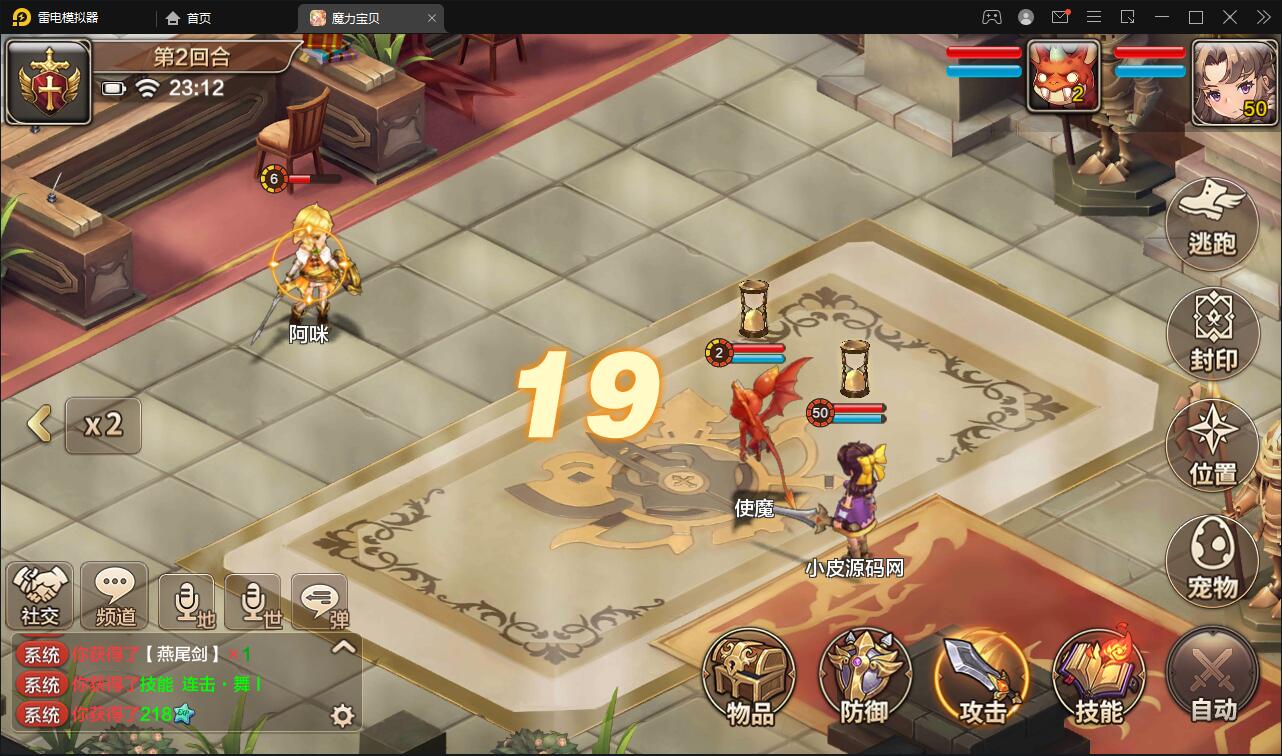Select the 逃跑 (flee) battle icon

[x=1212, y=222]
